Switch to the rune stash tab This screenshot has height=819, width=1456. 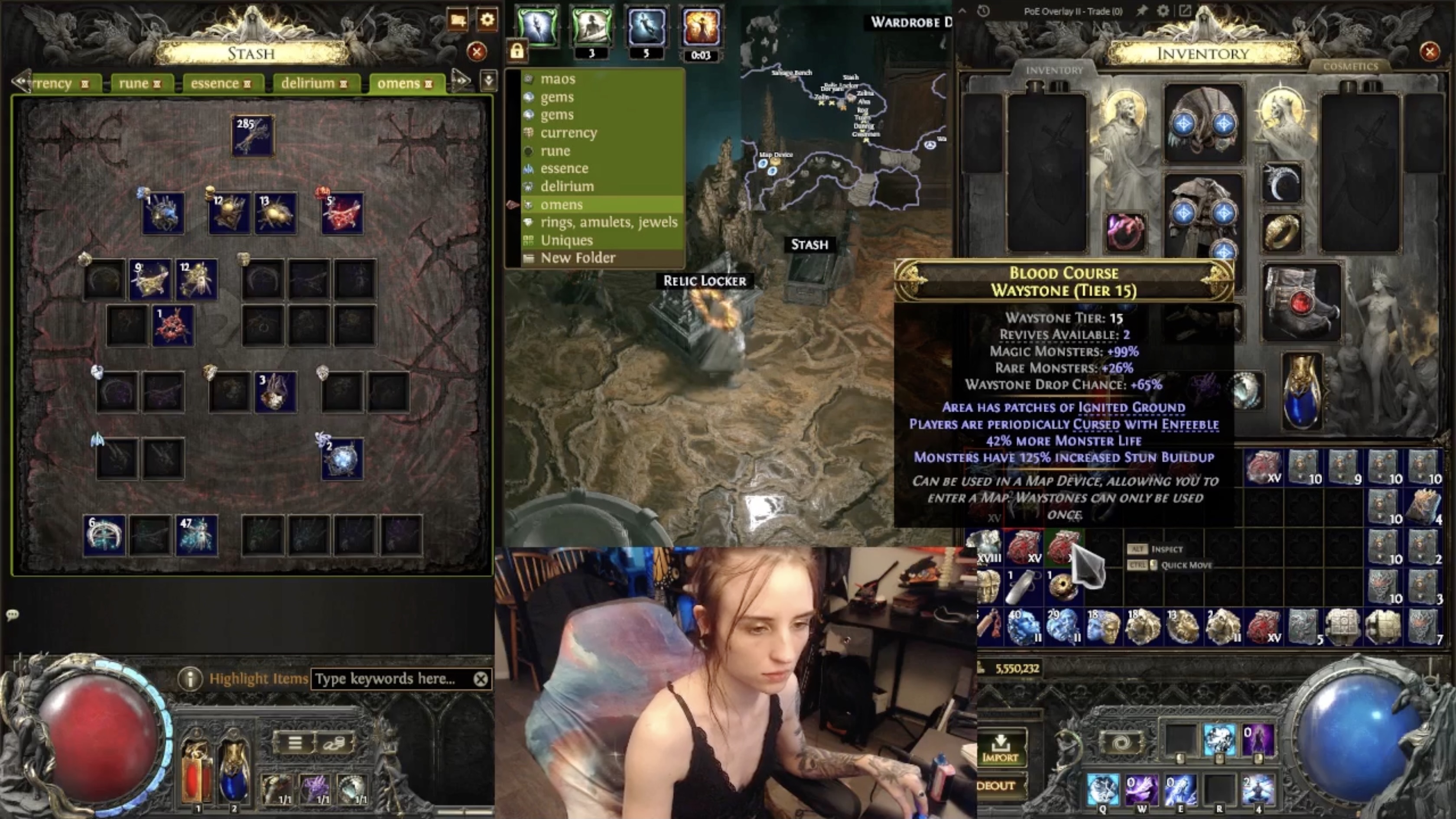(139, 84)
